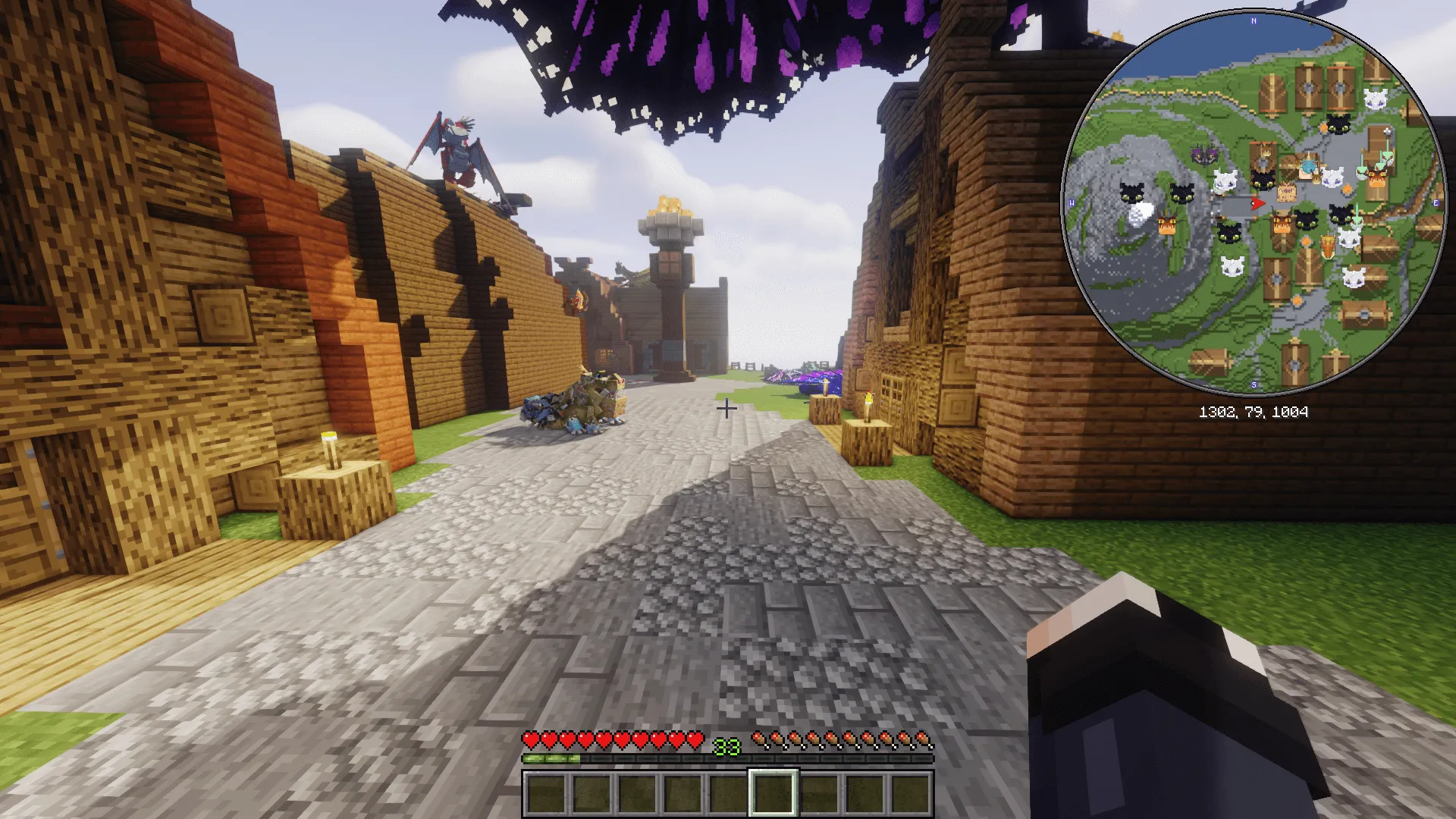The width and height of the screenshot is (1456, 819).
Task: Click the red player arrow on the minimap
Action: [x=1257, y=202]
